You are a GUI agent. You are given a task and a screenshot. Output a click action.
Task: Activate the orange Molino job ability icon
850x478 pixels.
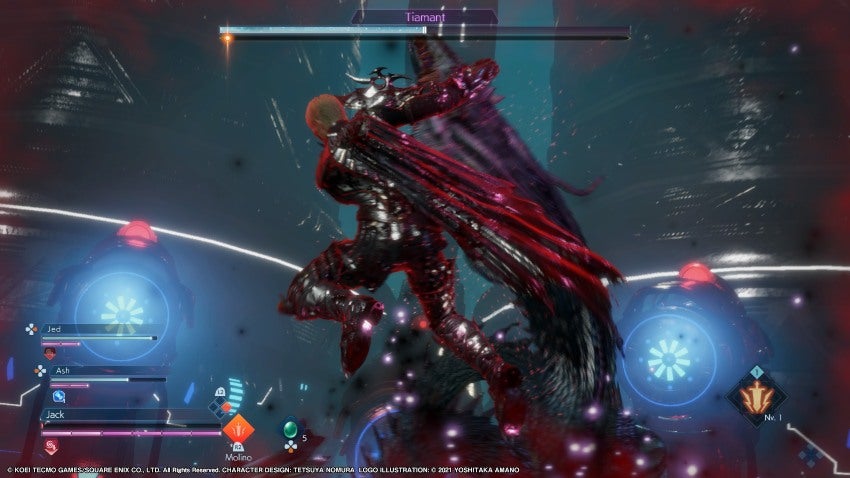pyautogui.click(x=238, y=430)
